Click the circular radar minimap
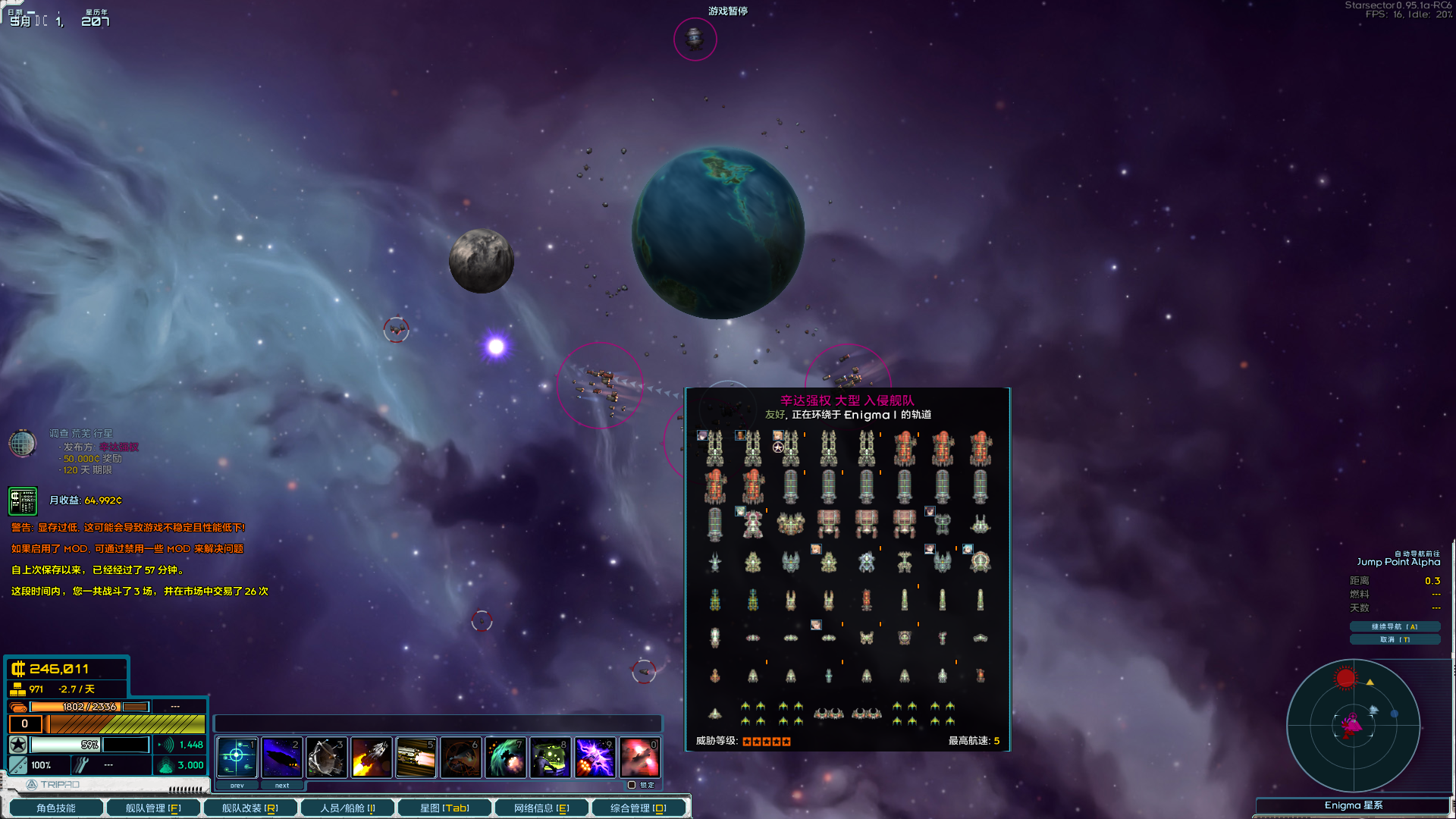Image resolution: width=1456 pixels, height=819 pixels. click(x=1353, y=725)
